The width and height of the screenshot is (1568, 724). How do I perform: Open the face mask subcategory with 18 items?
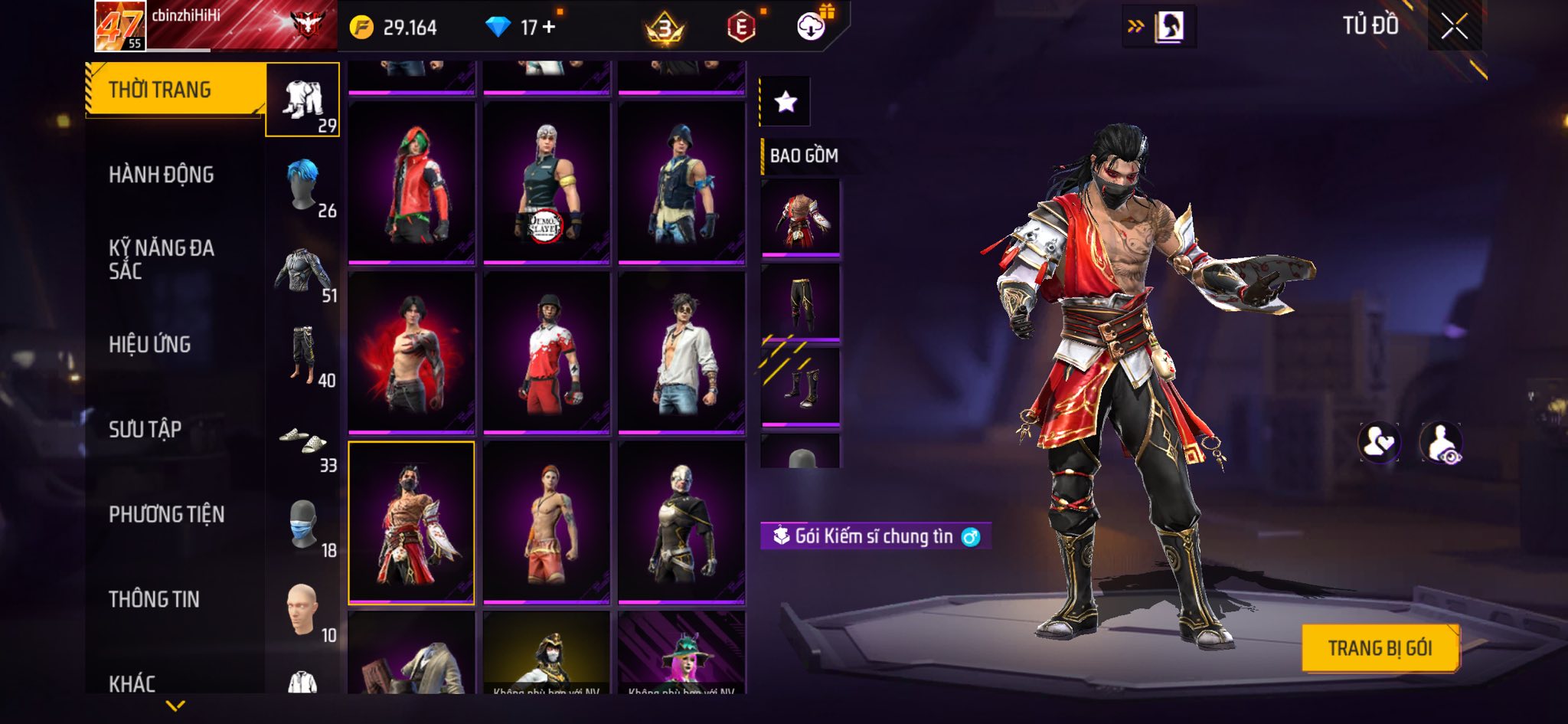click(x=303, y=526)
